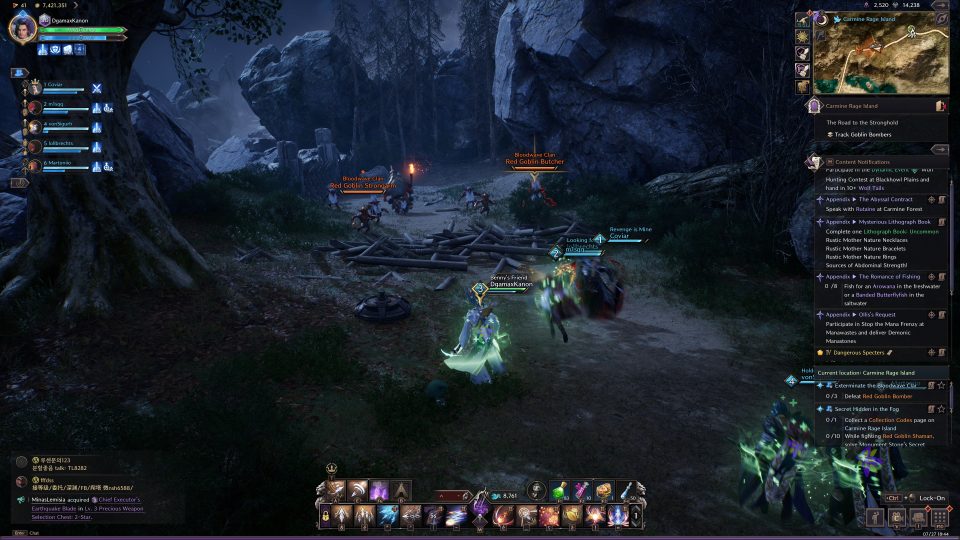The image size is (960, 540).
Task: Select party member Coviar in the party list
Action: coord(53,87)
